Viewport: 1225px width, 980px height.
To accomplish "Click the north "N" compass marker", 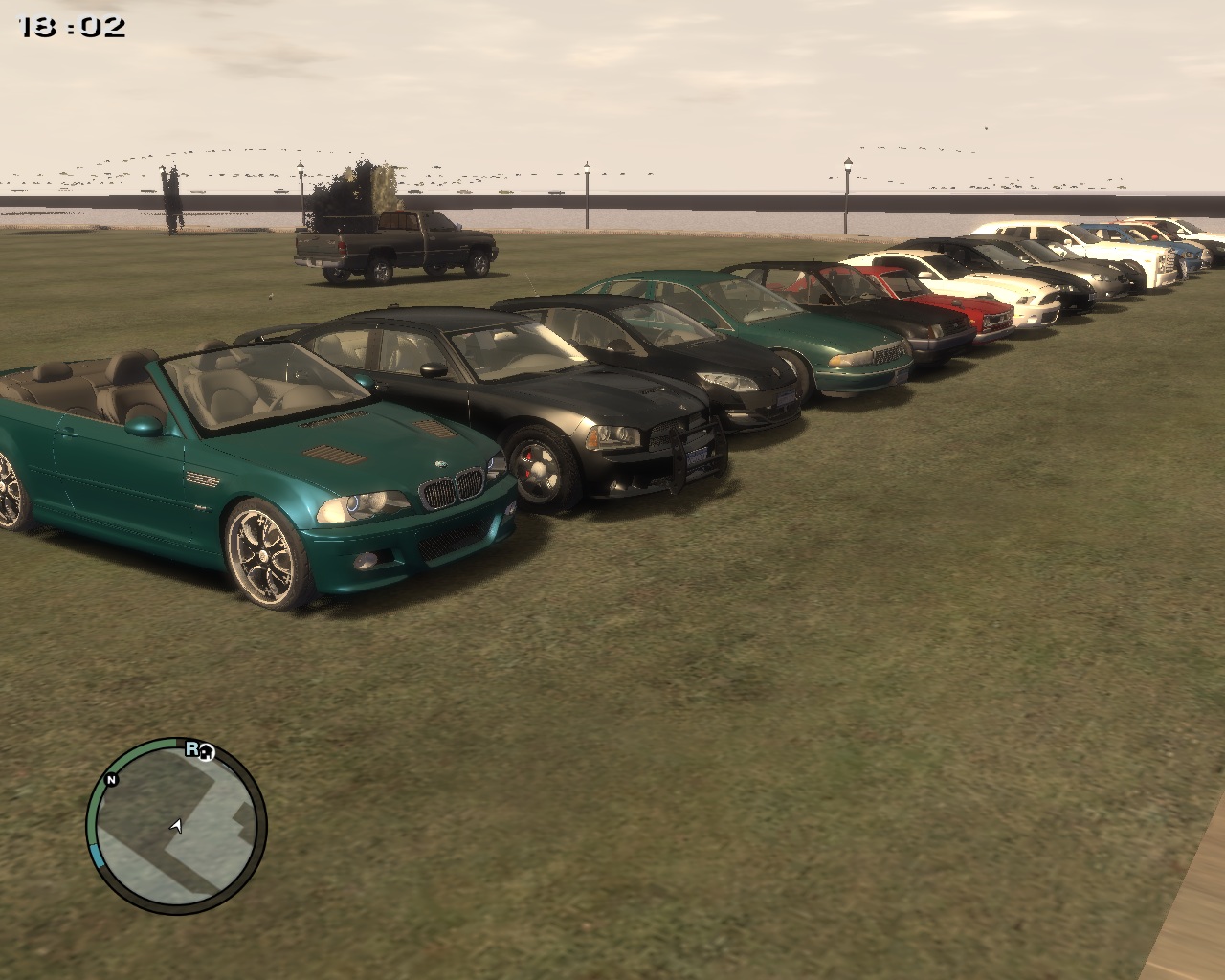I will [x=112, y=780].
